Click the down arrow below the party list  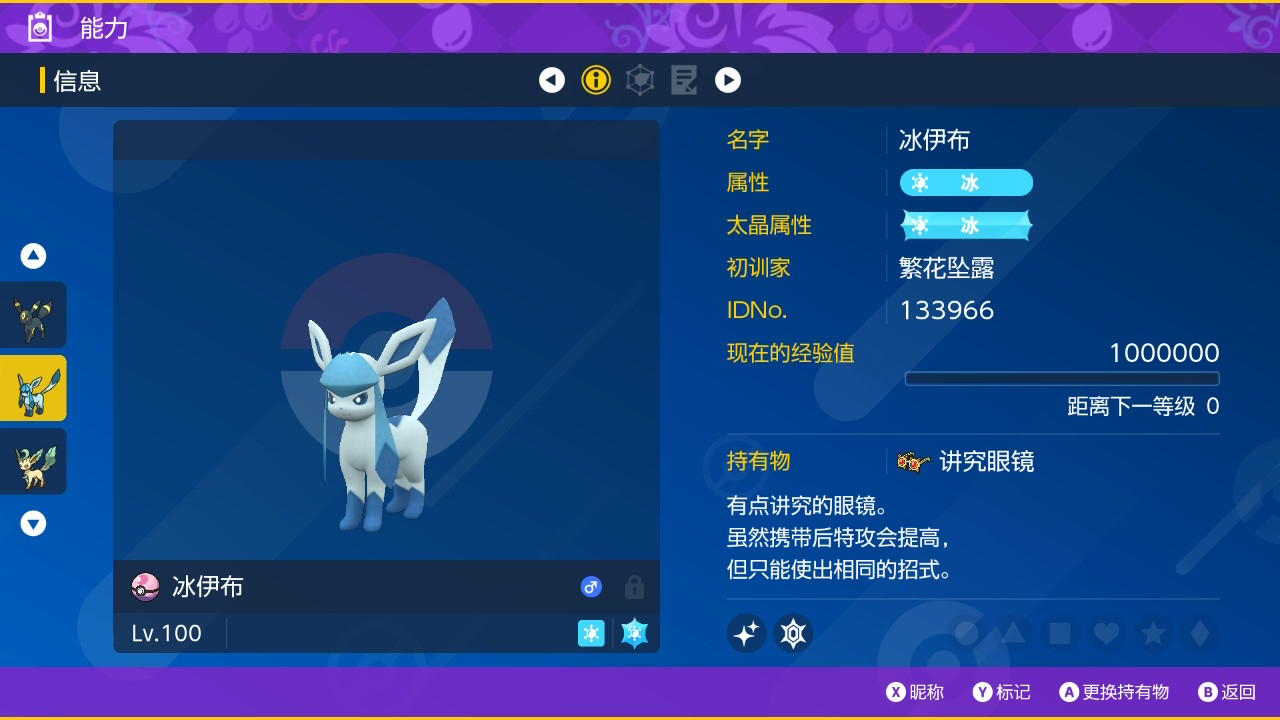33,522
